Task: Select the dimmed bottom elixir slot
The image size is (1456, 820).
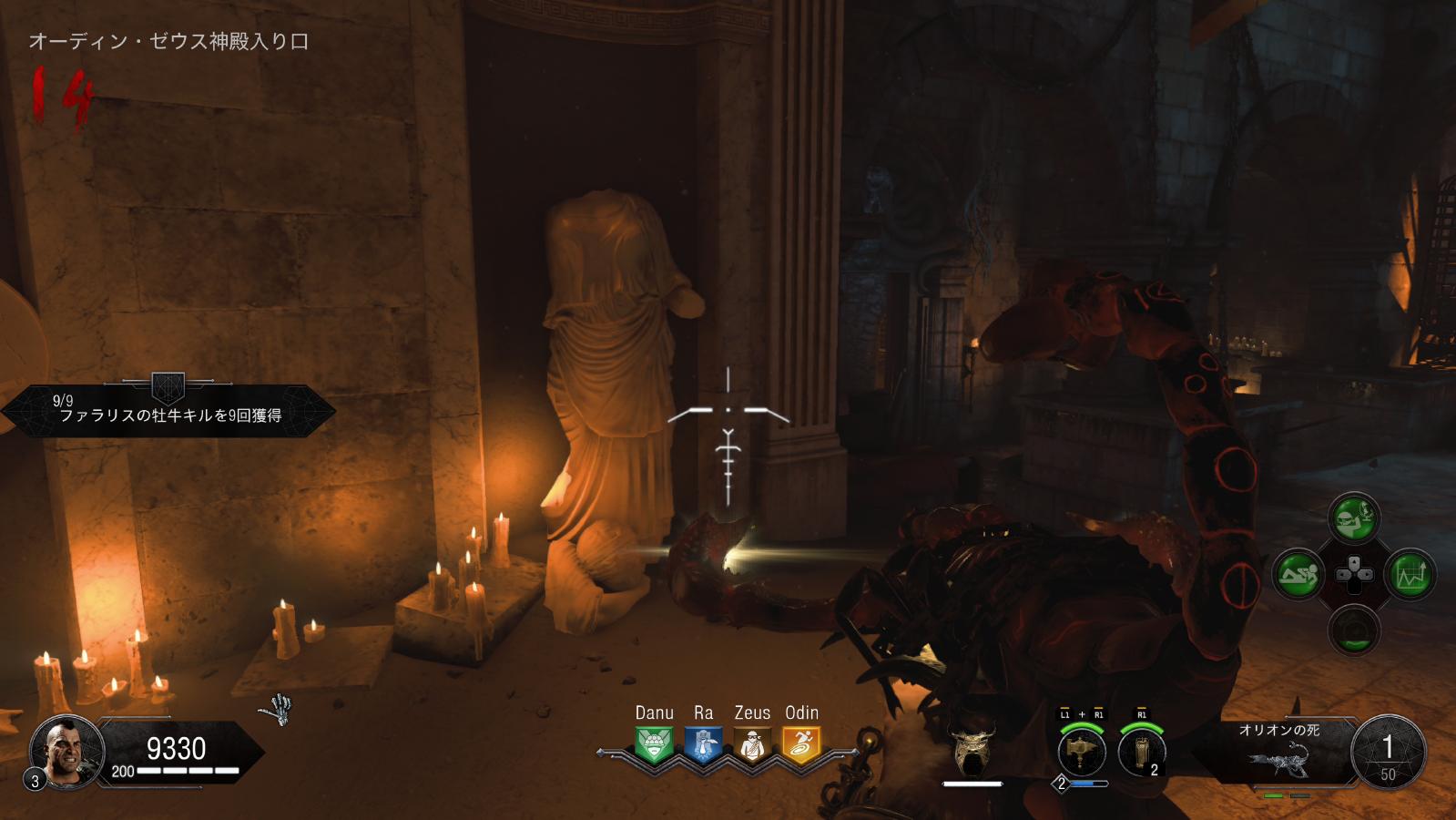Action: [1354, 630]
